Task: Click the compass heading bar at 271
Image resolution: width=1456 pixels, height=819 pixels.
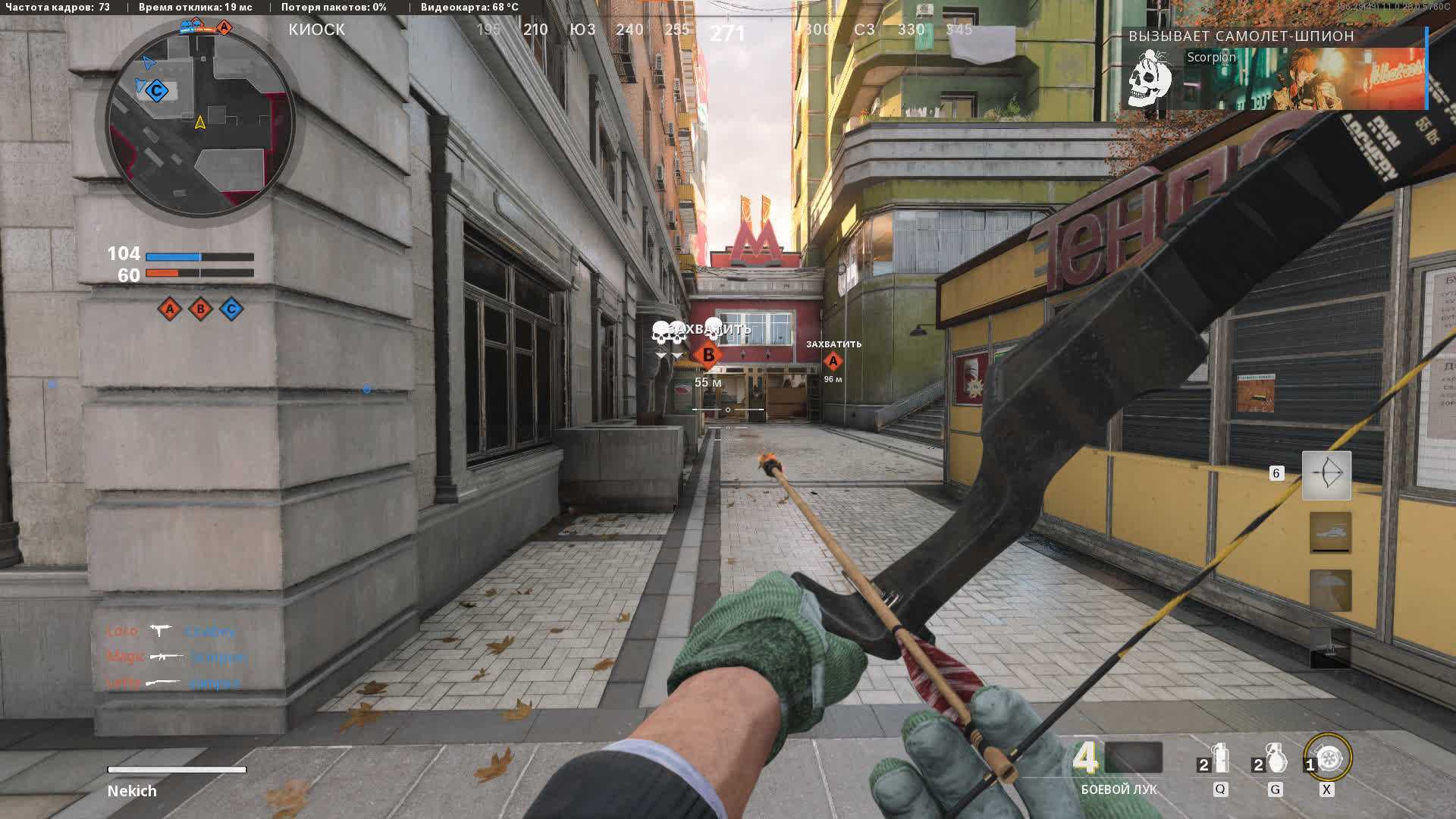Action: (x=727, y=33)
